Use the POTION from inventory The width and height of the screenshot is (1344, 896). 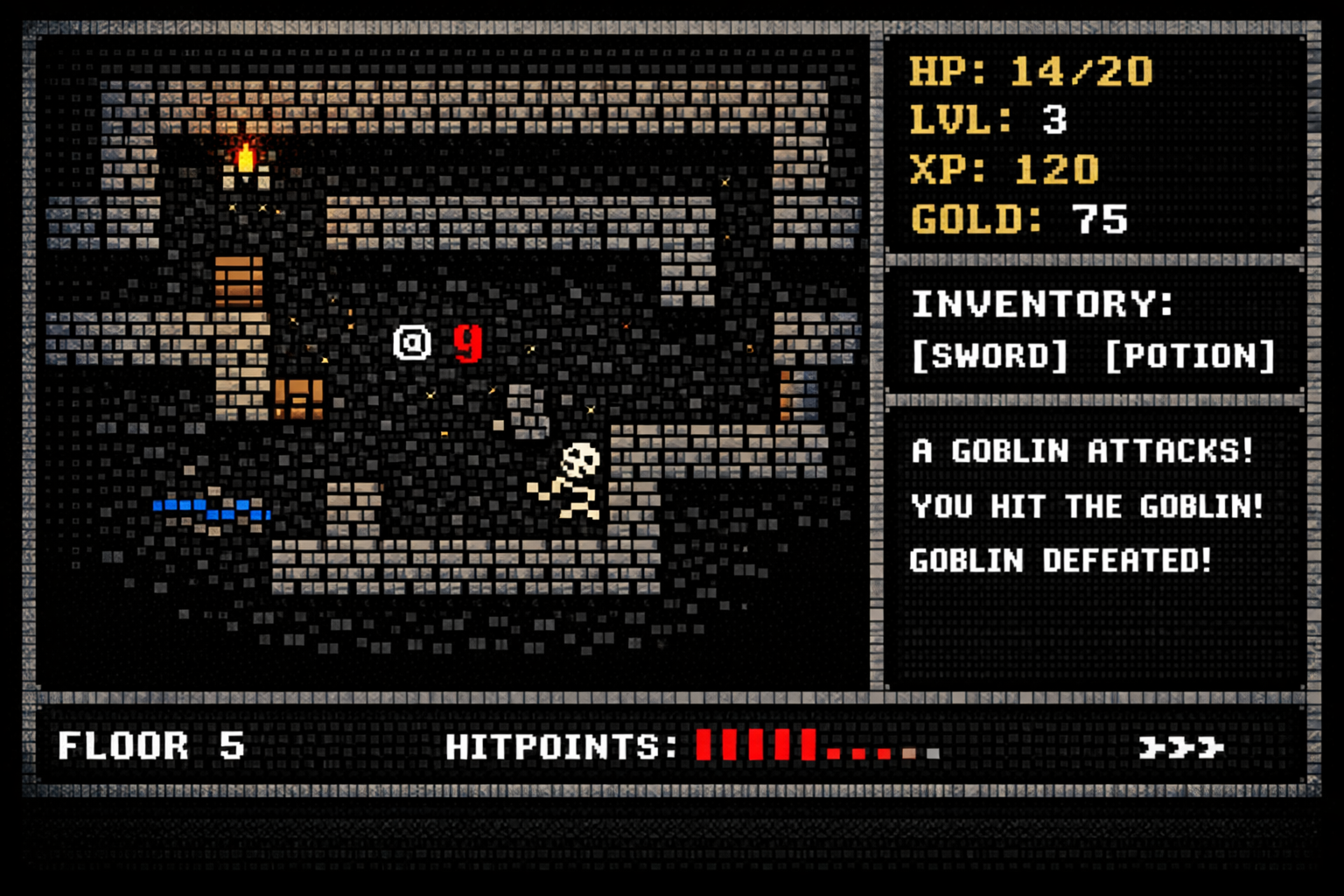(1190, 355)
